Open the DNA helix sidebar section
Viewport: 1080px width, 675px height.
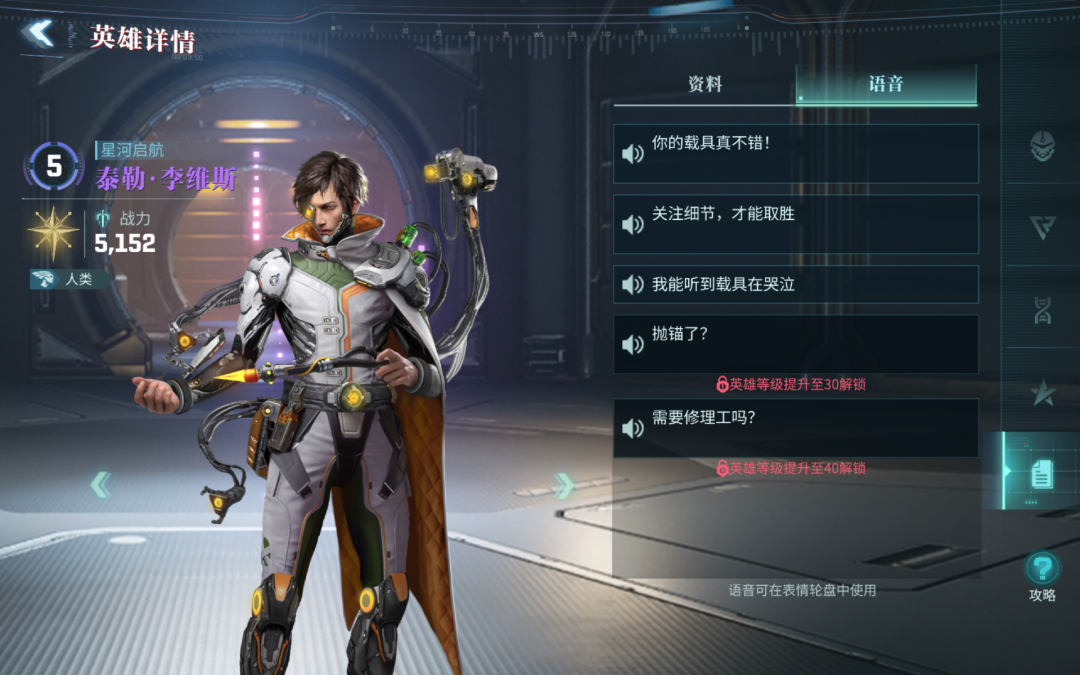[1042, 310]
